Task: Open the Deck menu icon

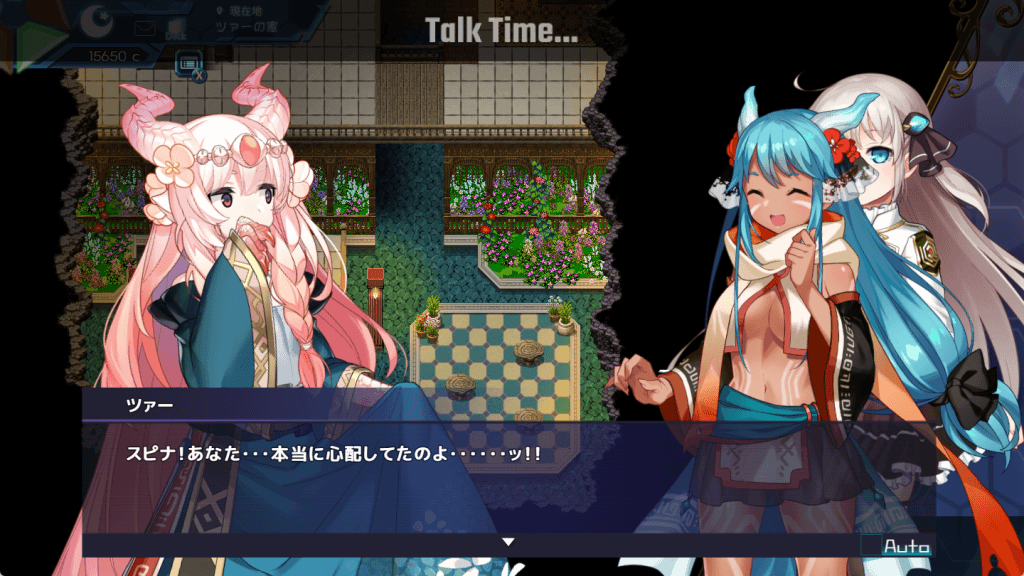Action: [175, 28]
